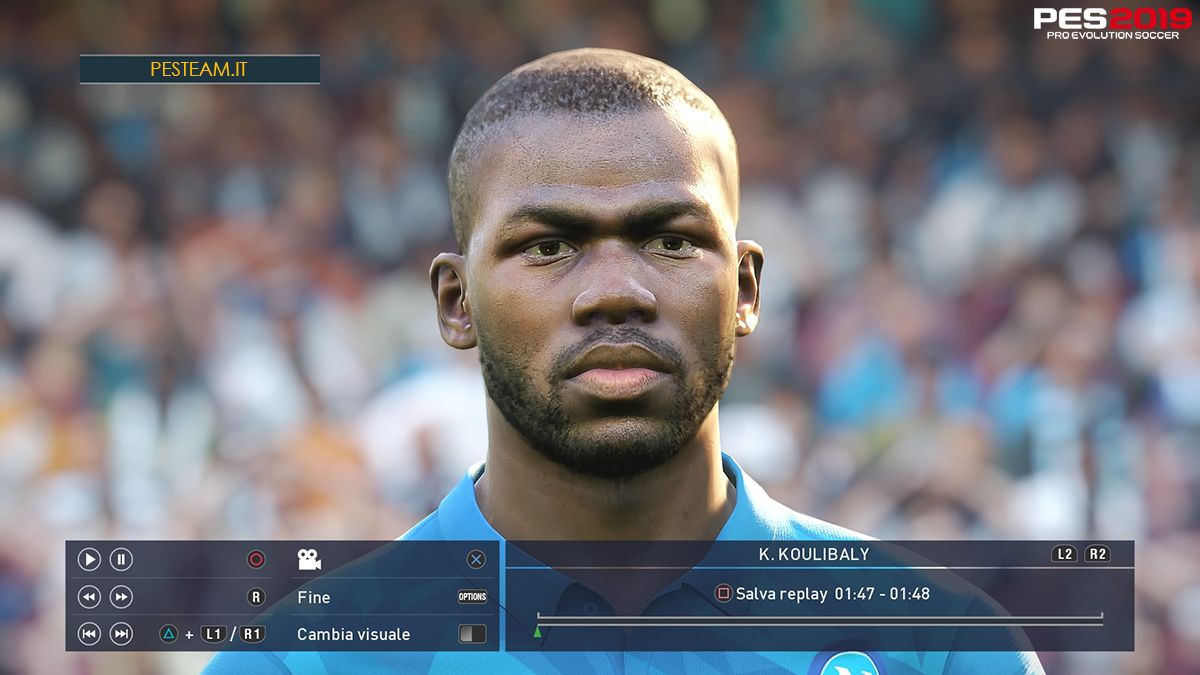Play the replay with the play icon
The image size is (1200, 675).
coord(89,560)
